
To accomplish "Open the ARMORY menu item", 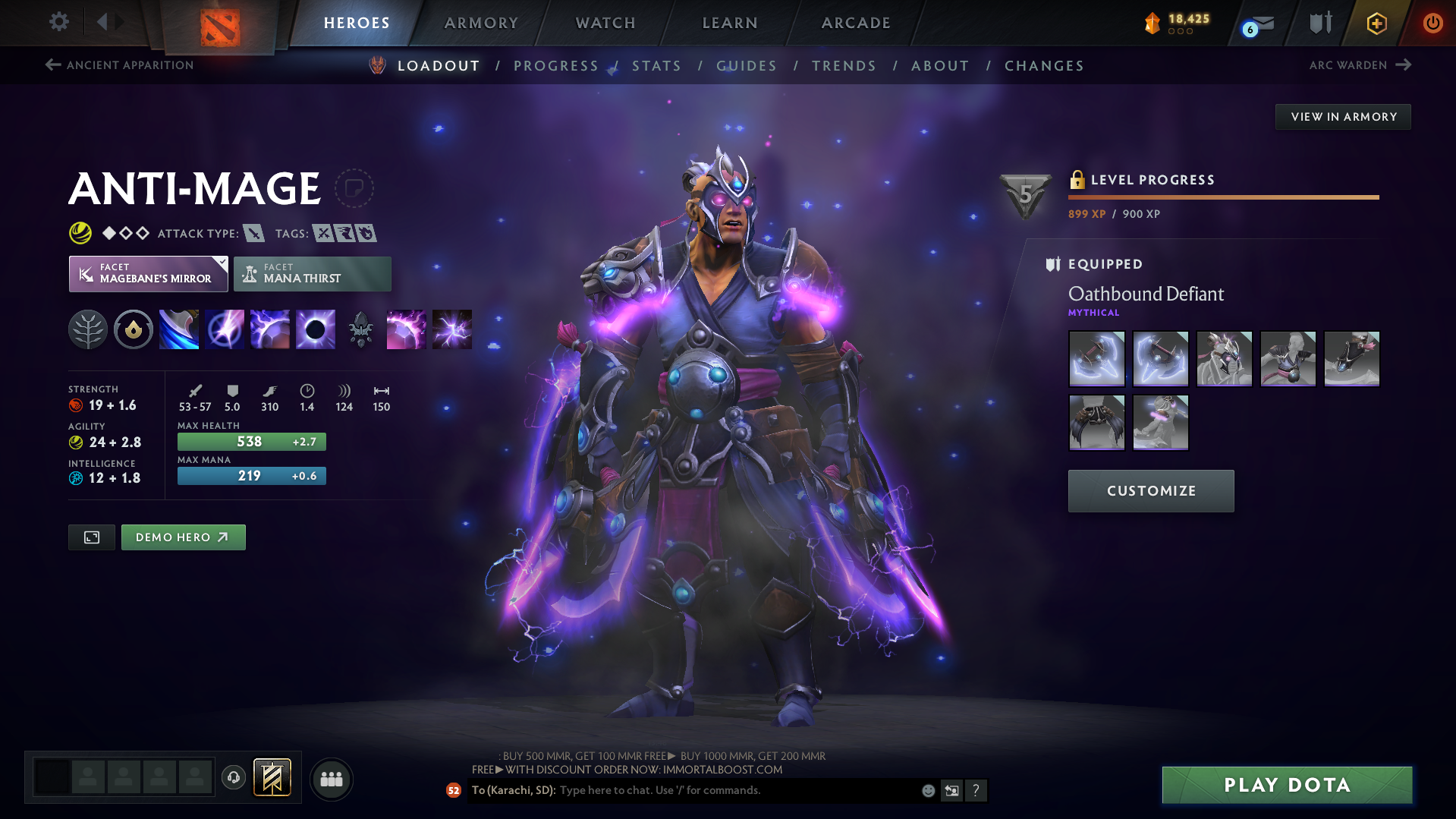I will click(x=481, y=23).
